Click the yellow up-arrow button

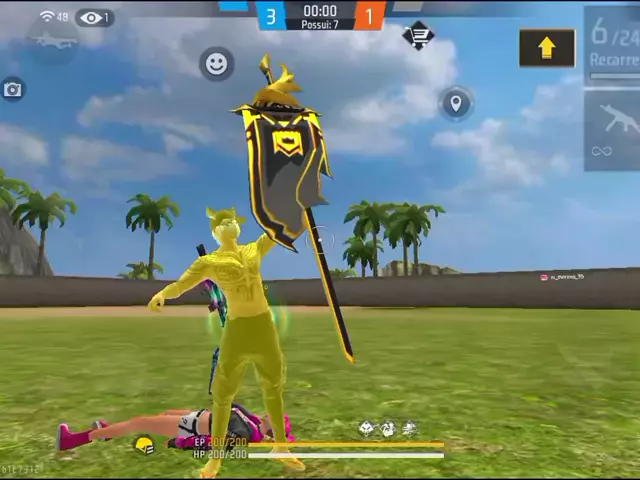[546, 47]
